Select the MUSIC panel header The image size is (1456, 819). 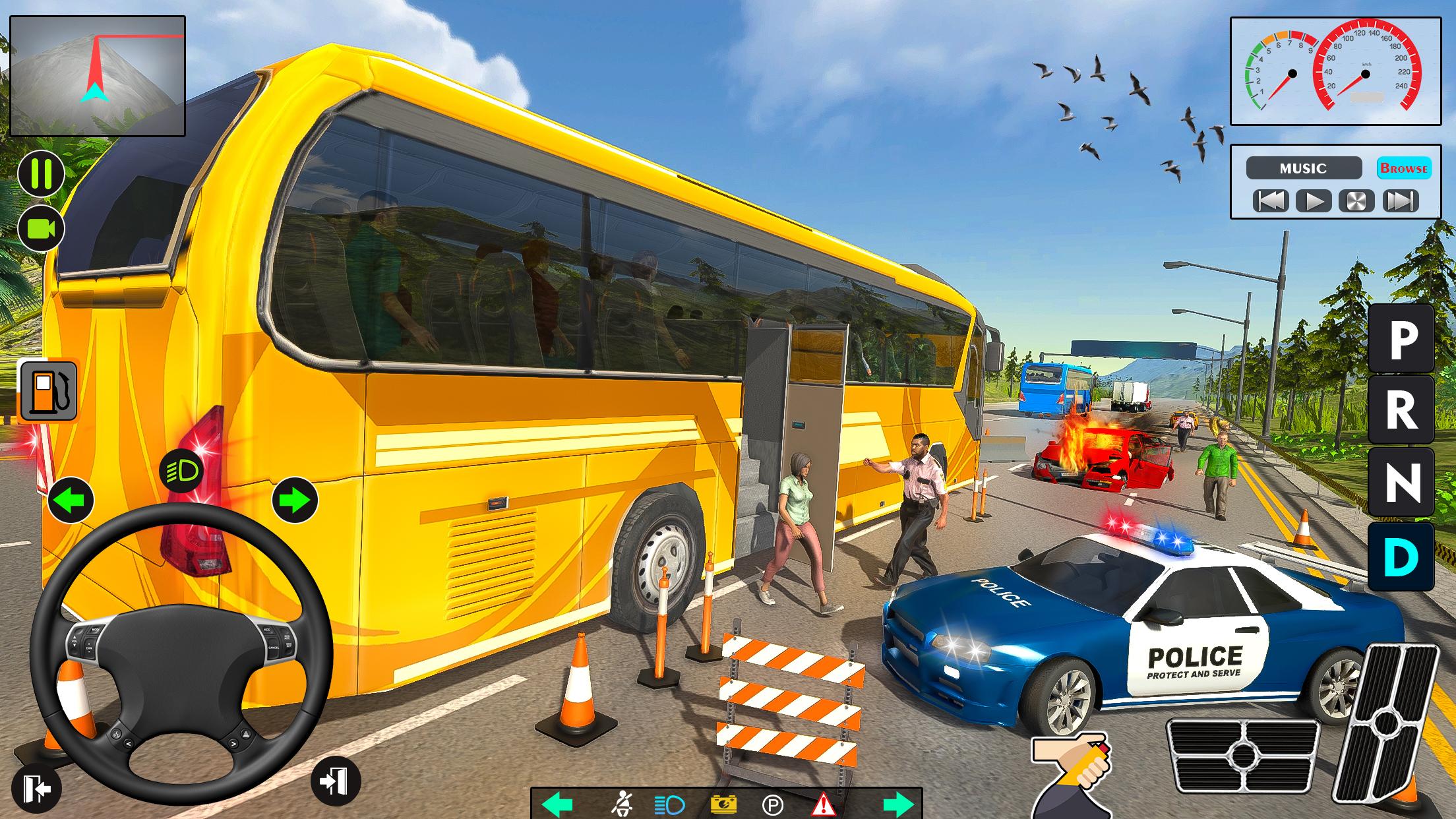1304,169
